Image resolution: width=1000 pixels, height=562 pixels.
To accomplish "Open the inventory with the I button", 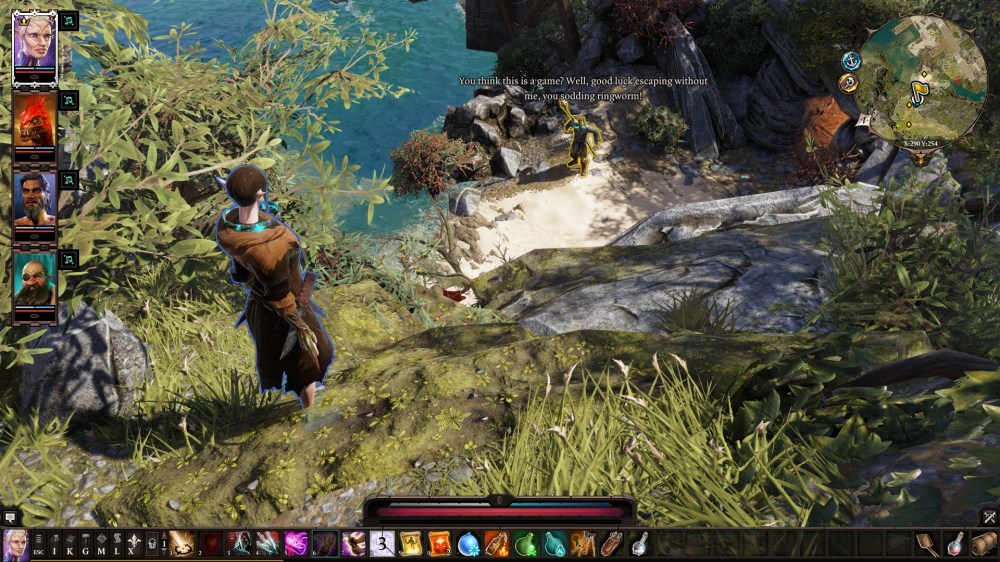I will (56, 544).
